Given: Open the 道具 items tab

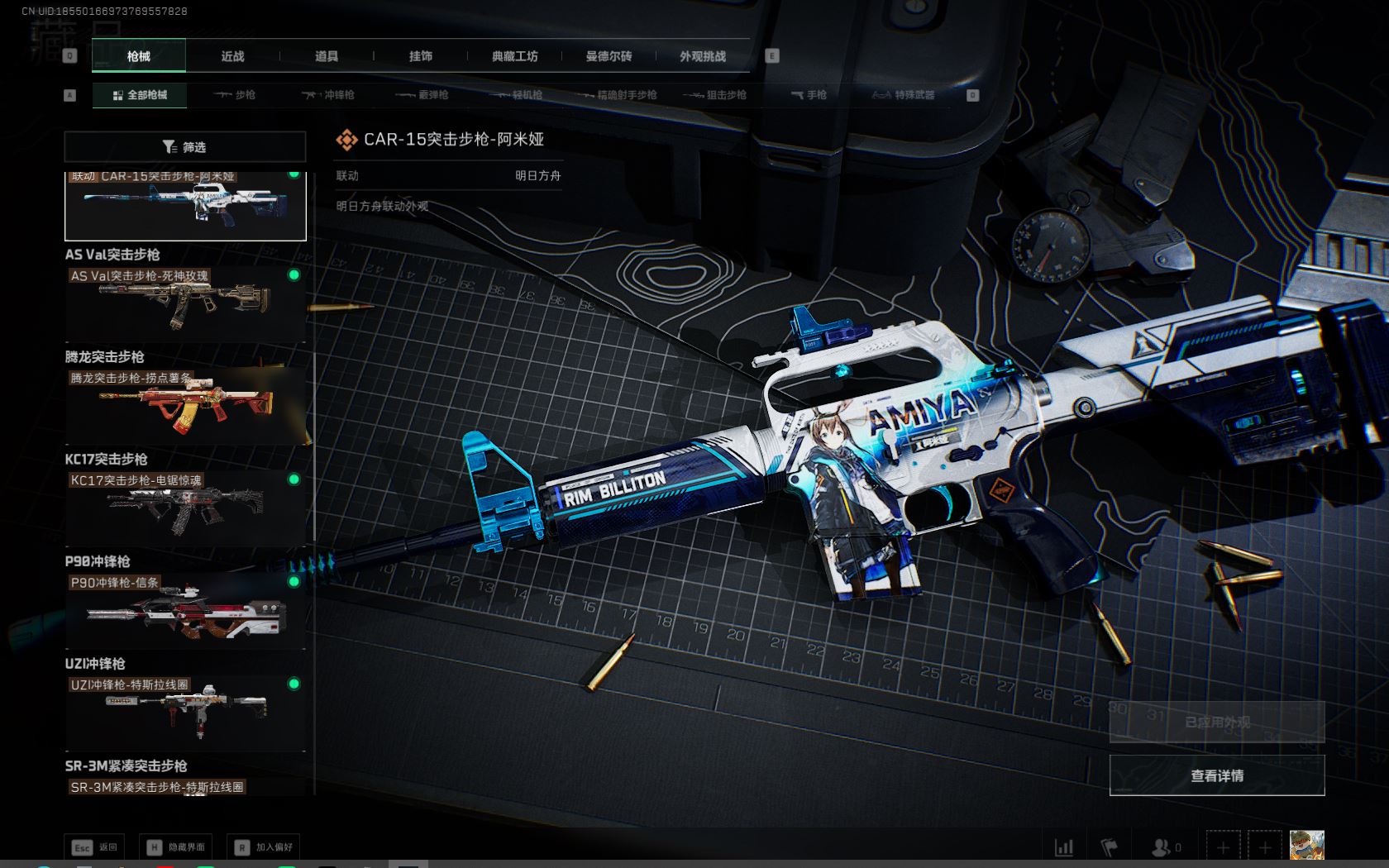Looking at the screenshot, I should (x=327, y=56).
